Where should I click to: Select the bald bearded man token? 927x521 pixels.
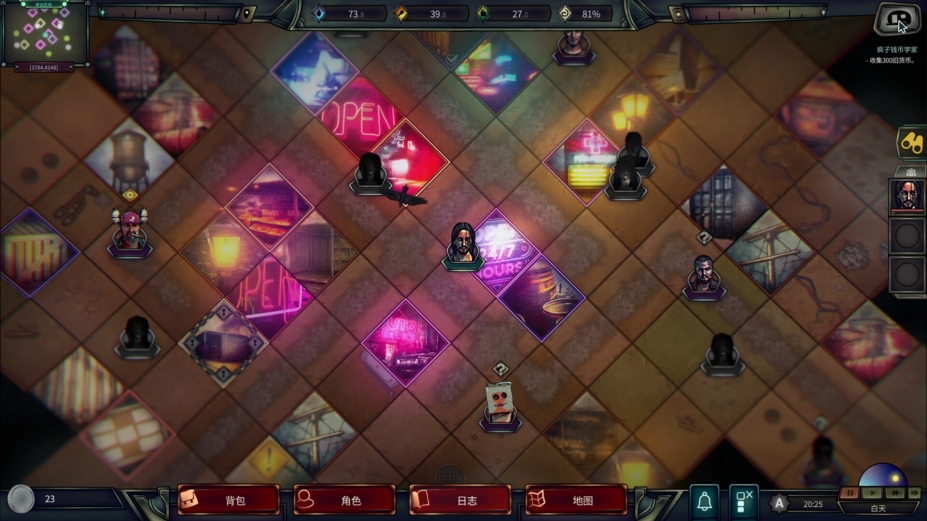703,275
